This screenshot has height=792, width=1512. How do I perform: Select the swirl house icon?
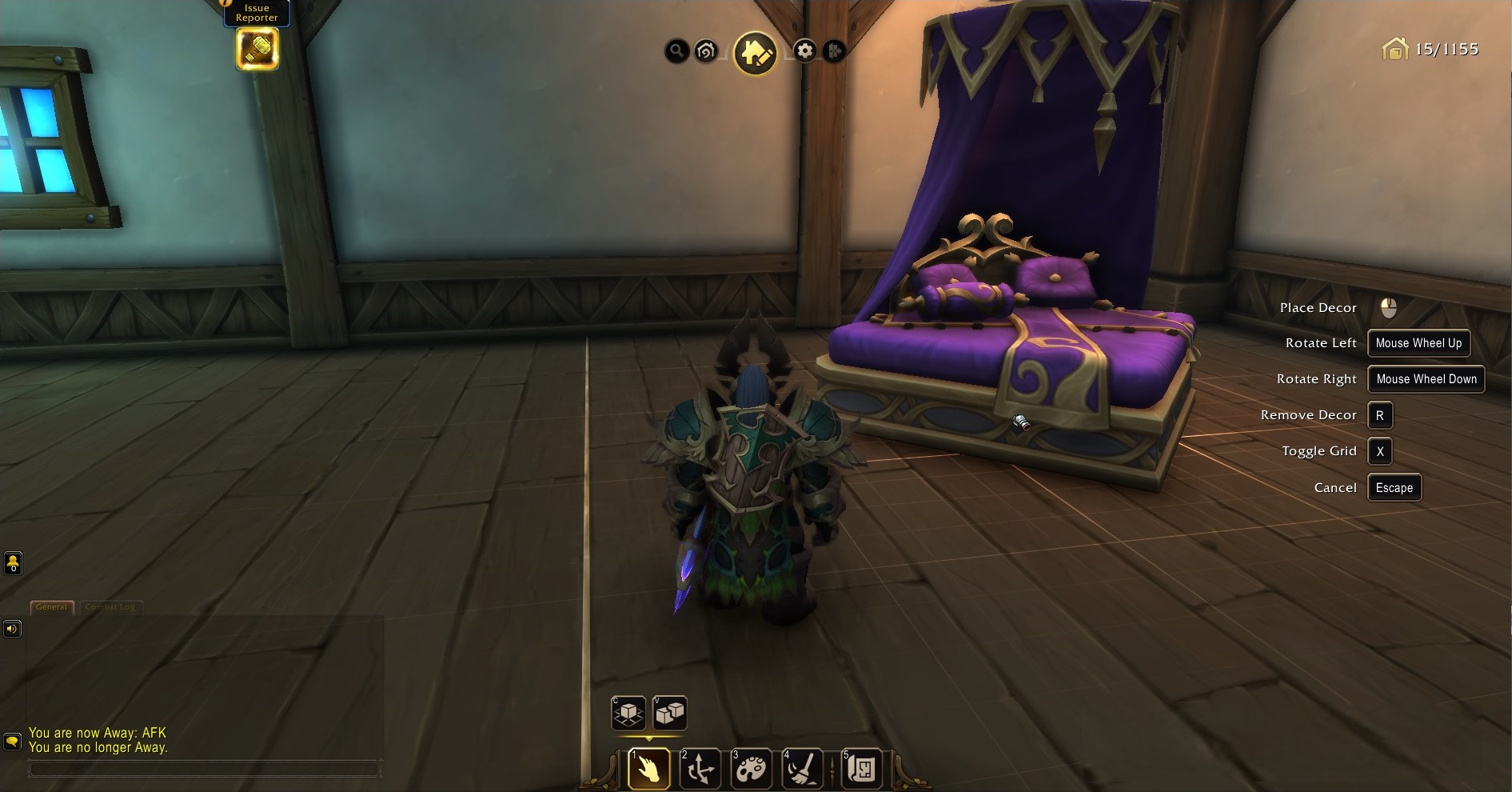706,51
